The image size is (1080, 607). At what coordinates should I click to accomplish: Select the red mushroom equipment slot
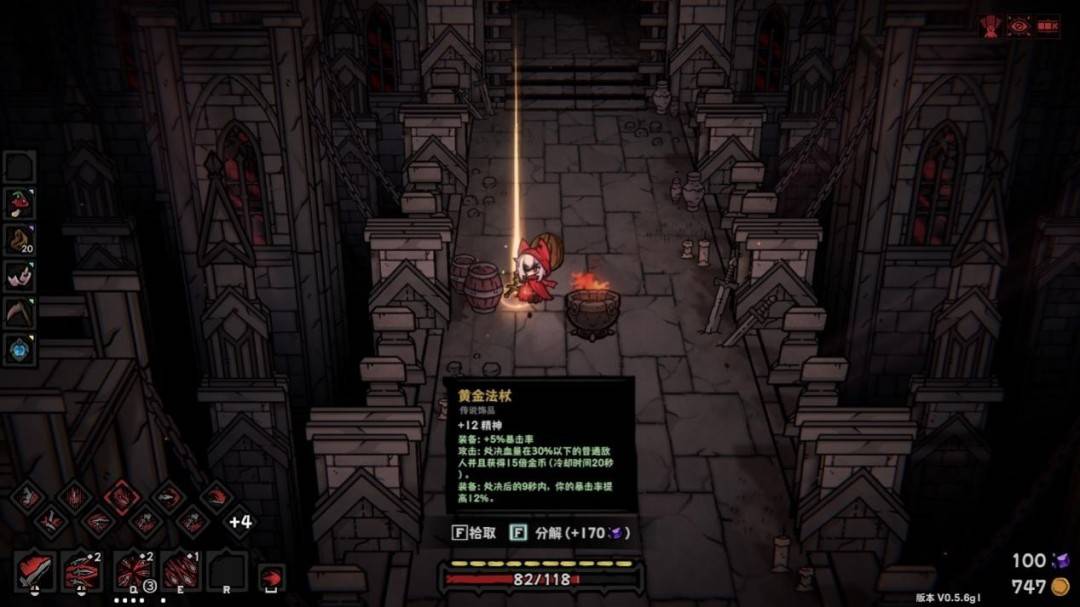[x=20, y=204]
